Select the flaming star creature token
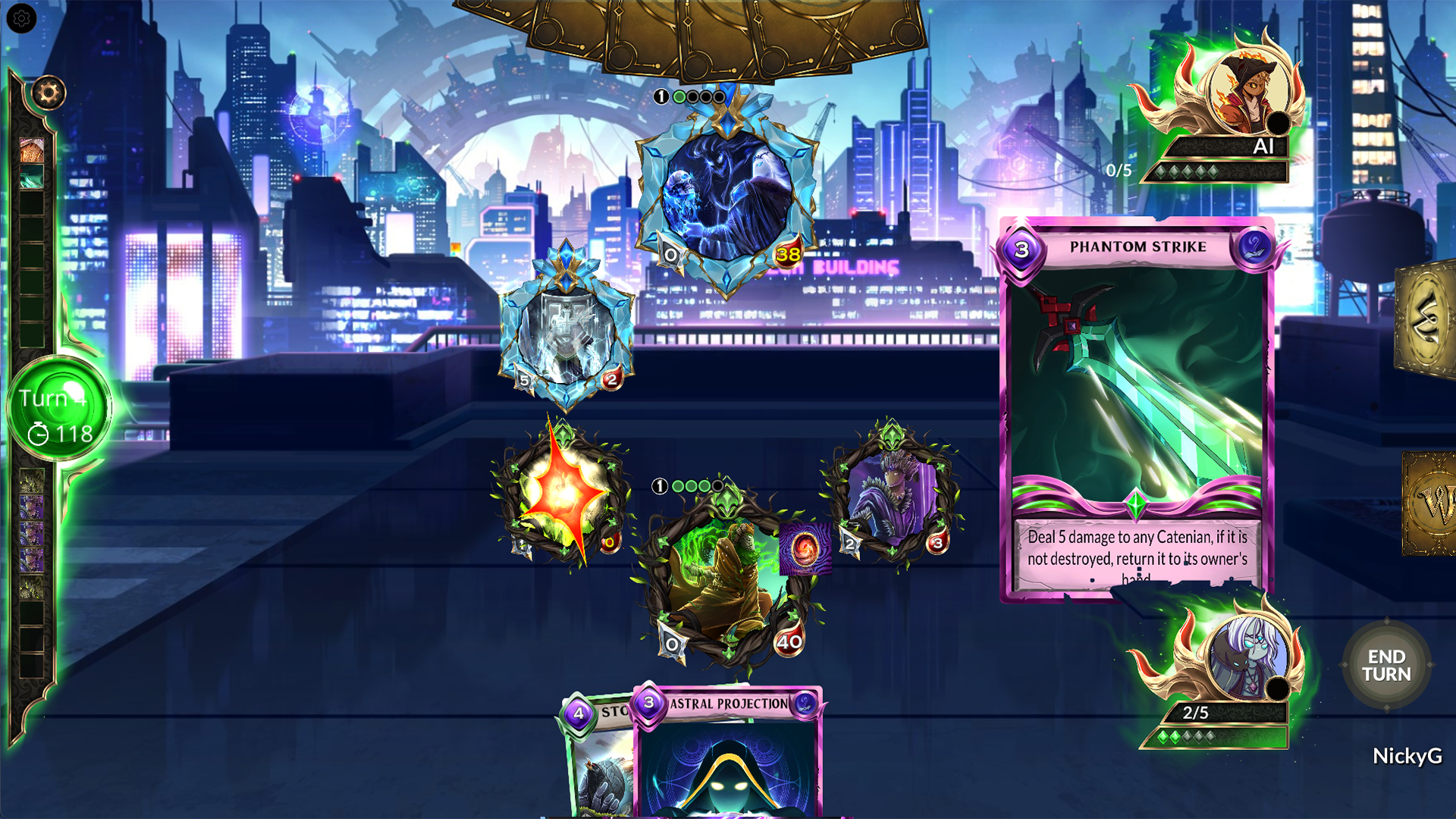 click(563, 493)
